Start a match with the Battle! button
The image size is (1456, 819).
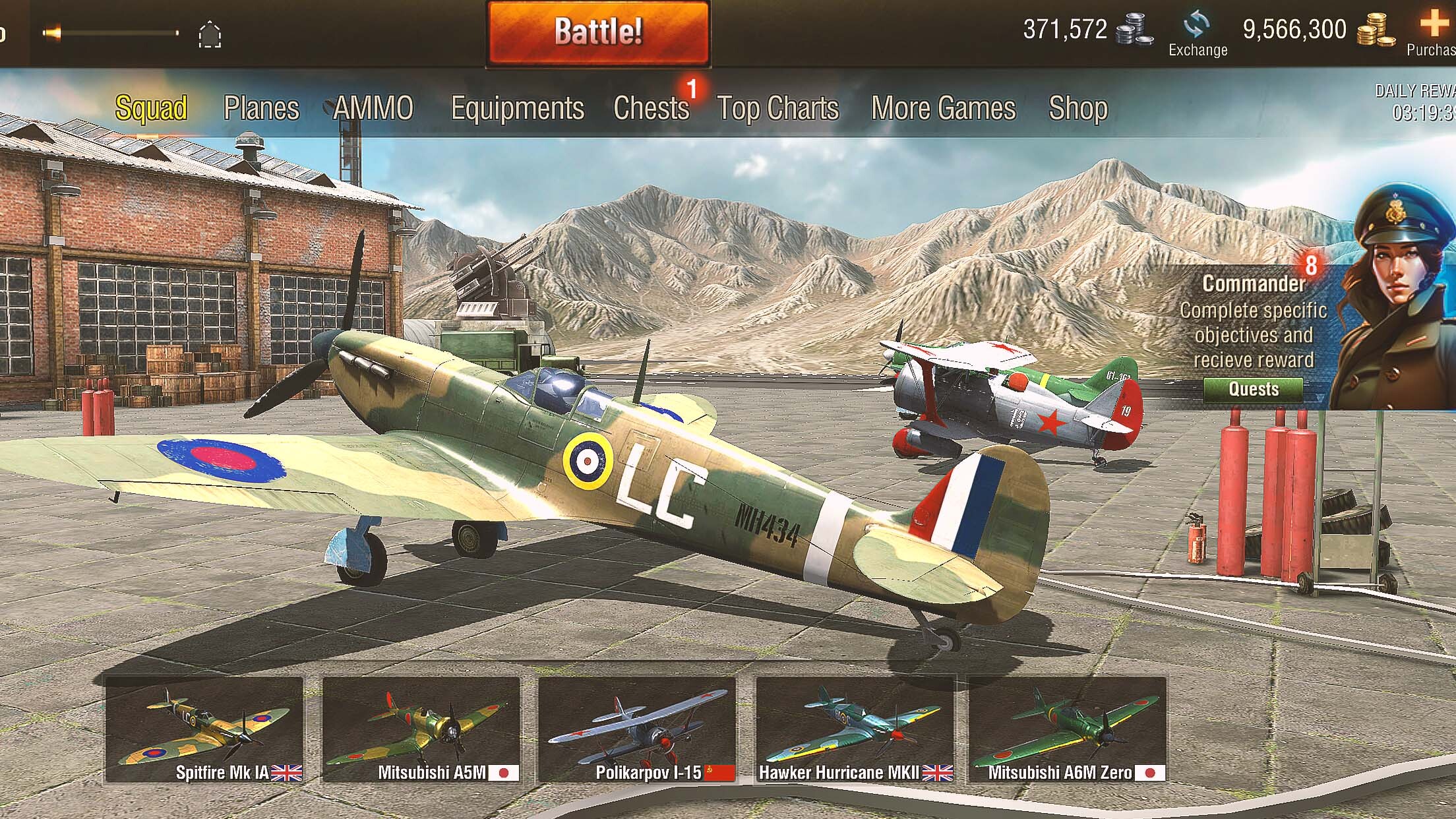pos(597,32)
